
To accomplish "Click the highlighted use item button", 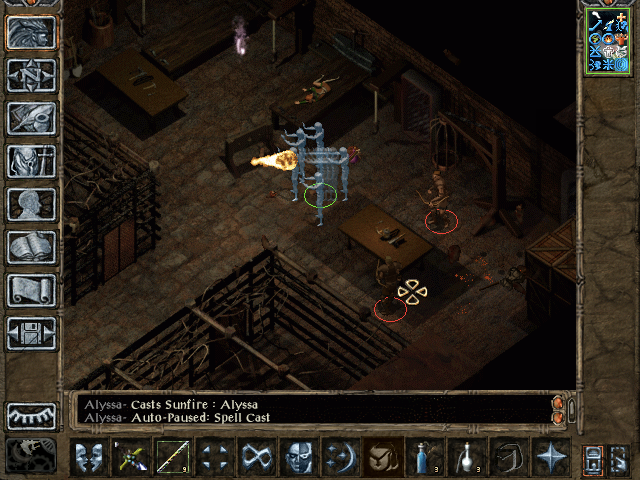I will [382, 457].
